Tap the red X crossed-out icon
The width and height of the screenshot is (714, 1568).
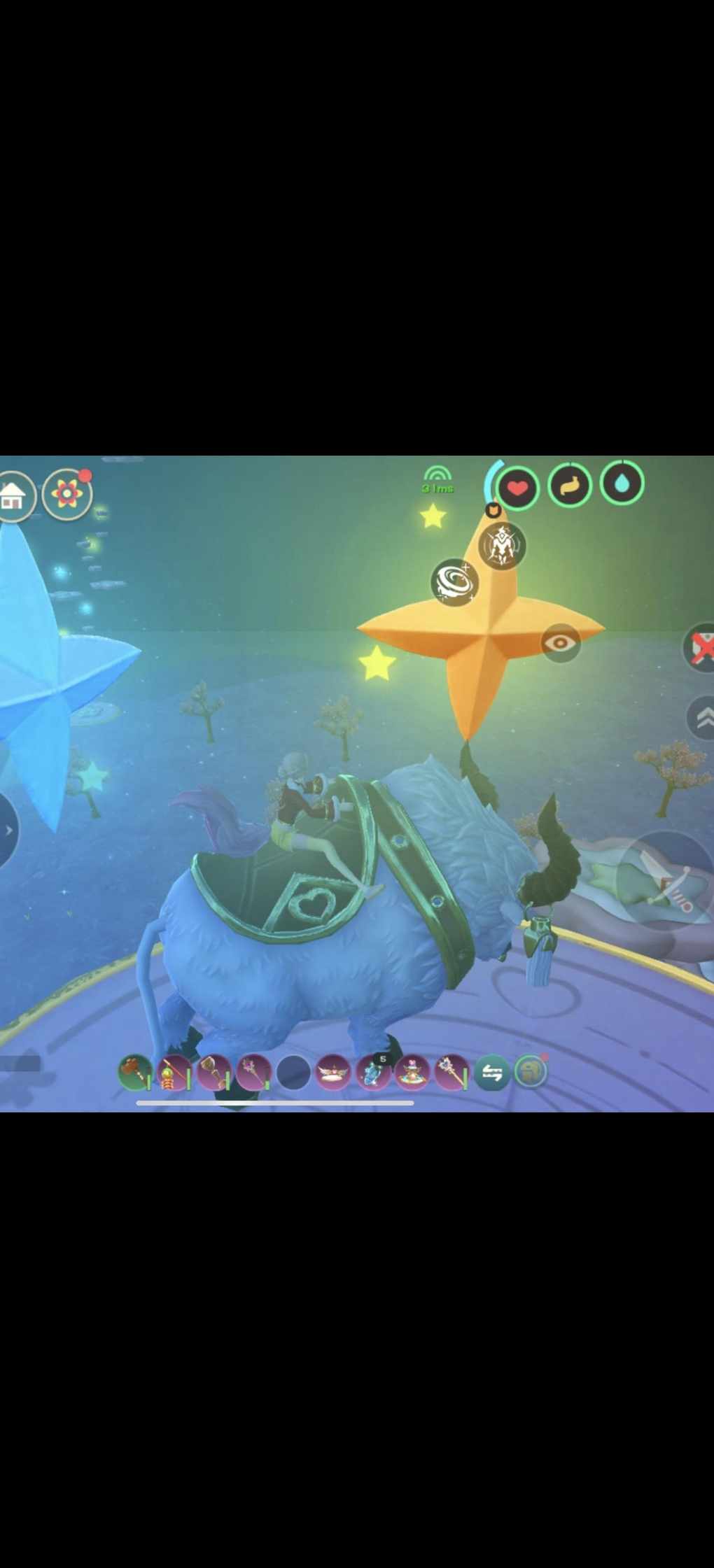701,647
